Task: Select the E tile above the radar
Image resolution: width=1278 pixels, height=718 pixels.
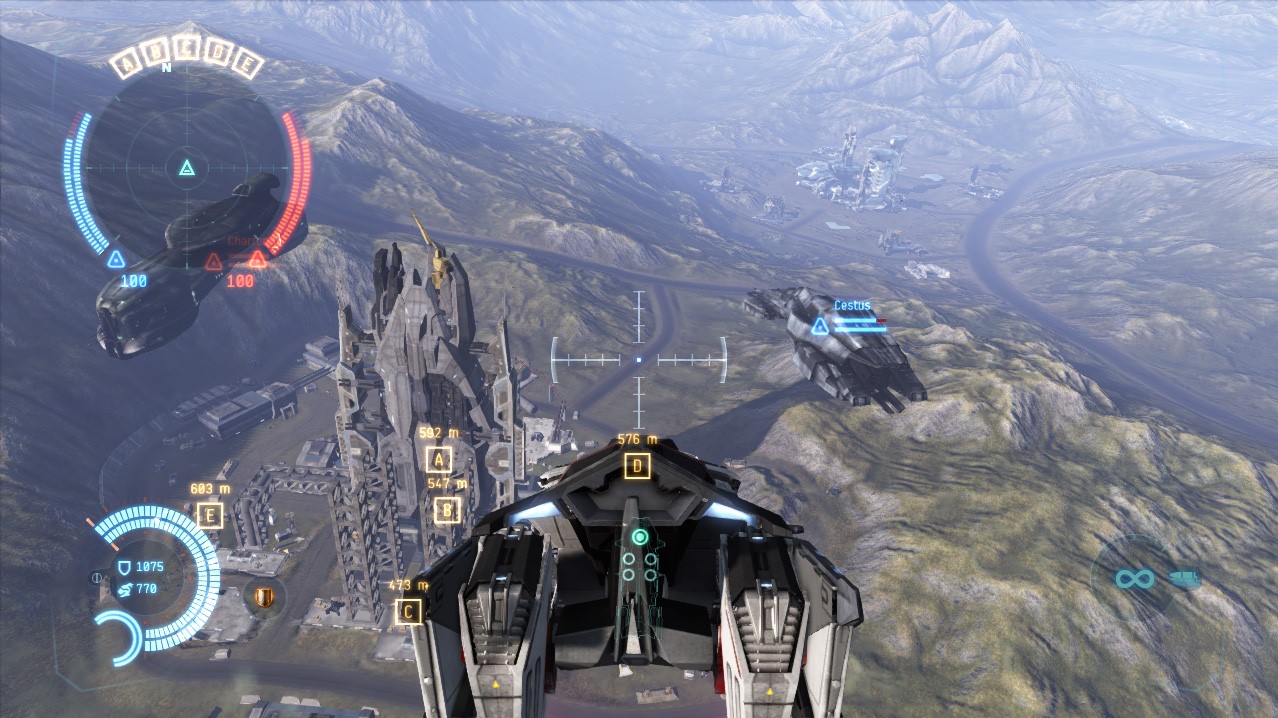Action: 248,67
